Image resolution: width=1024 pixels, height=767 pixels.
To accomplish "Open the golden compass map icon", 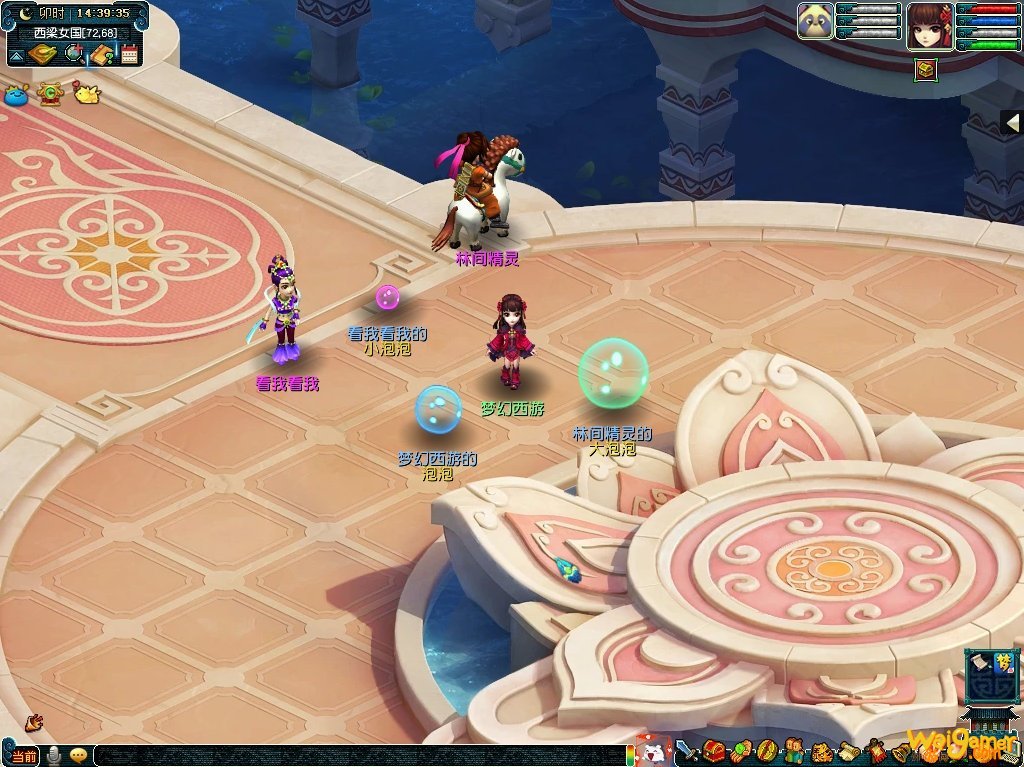I will click(x=43, y=54).
